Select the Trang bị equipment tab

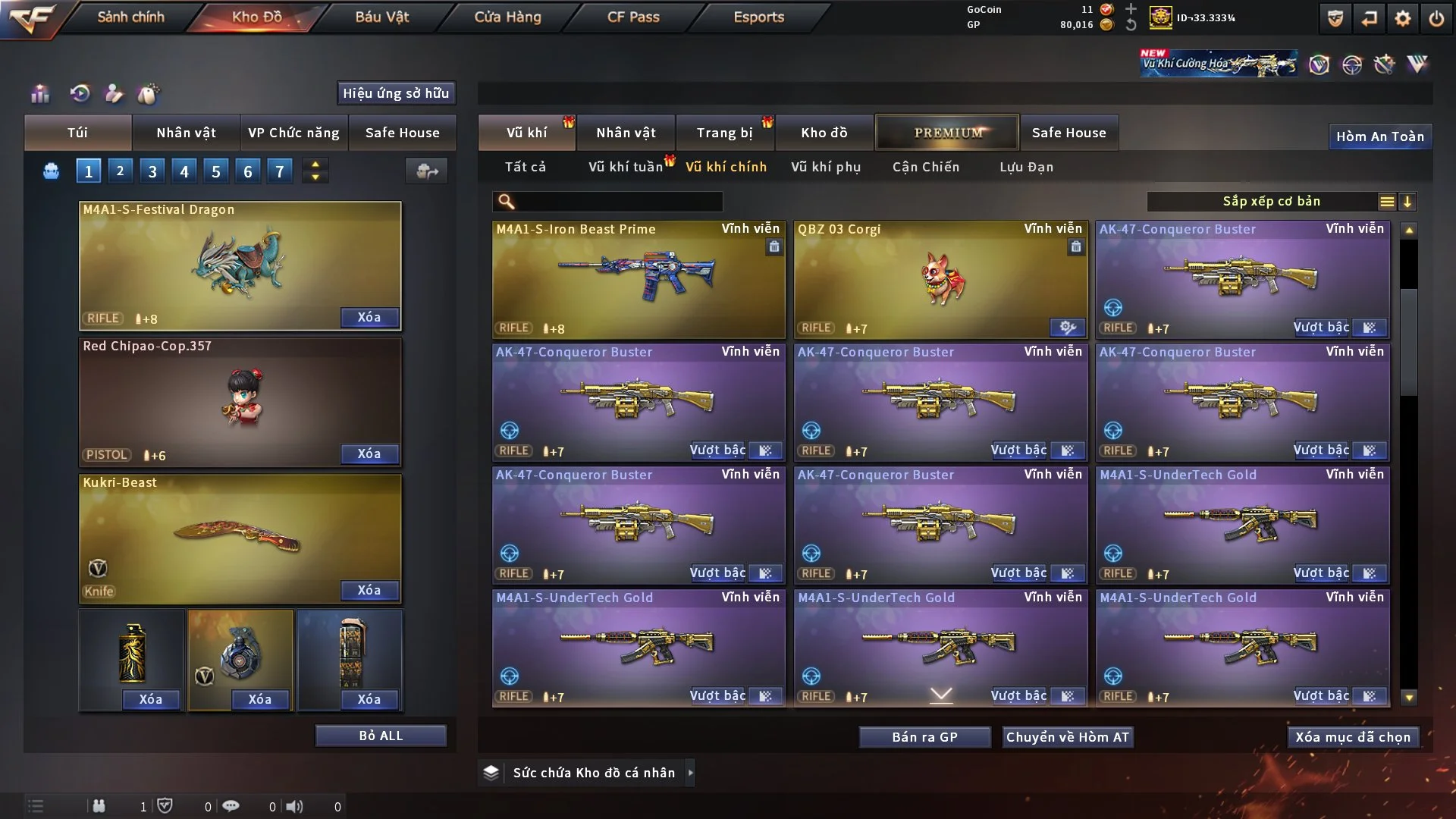coord(724,133)
